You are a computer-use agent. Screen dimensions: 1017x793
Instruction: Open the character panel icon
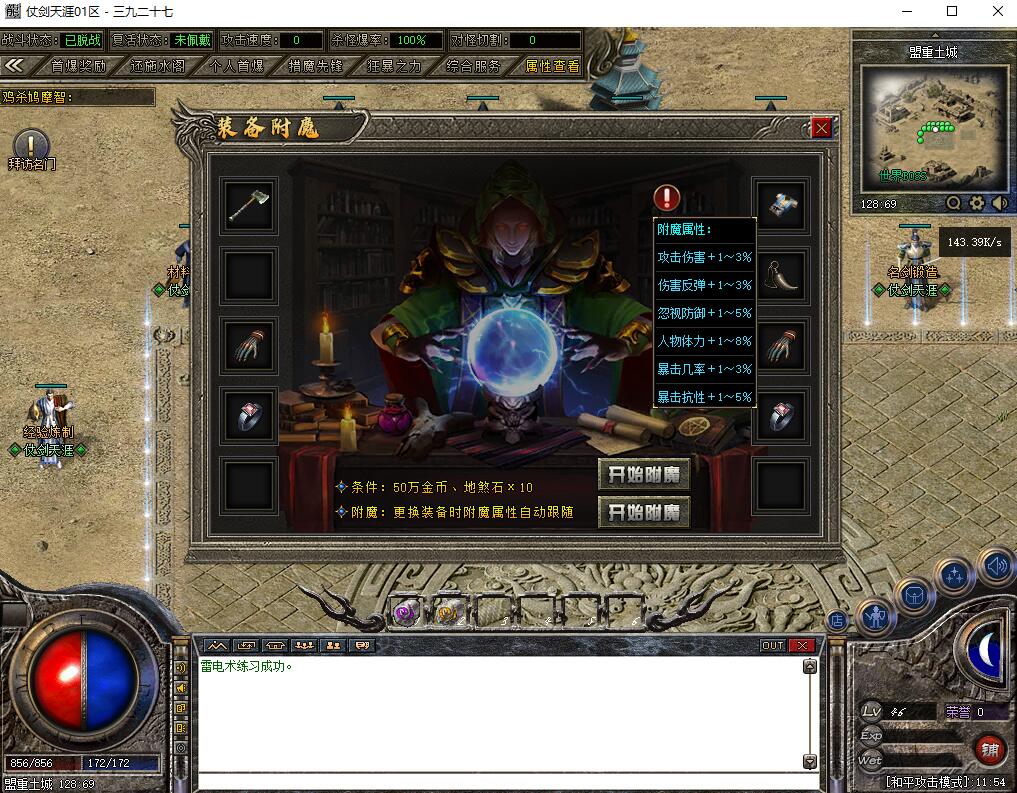point(877,618)
